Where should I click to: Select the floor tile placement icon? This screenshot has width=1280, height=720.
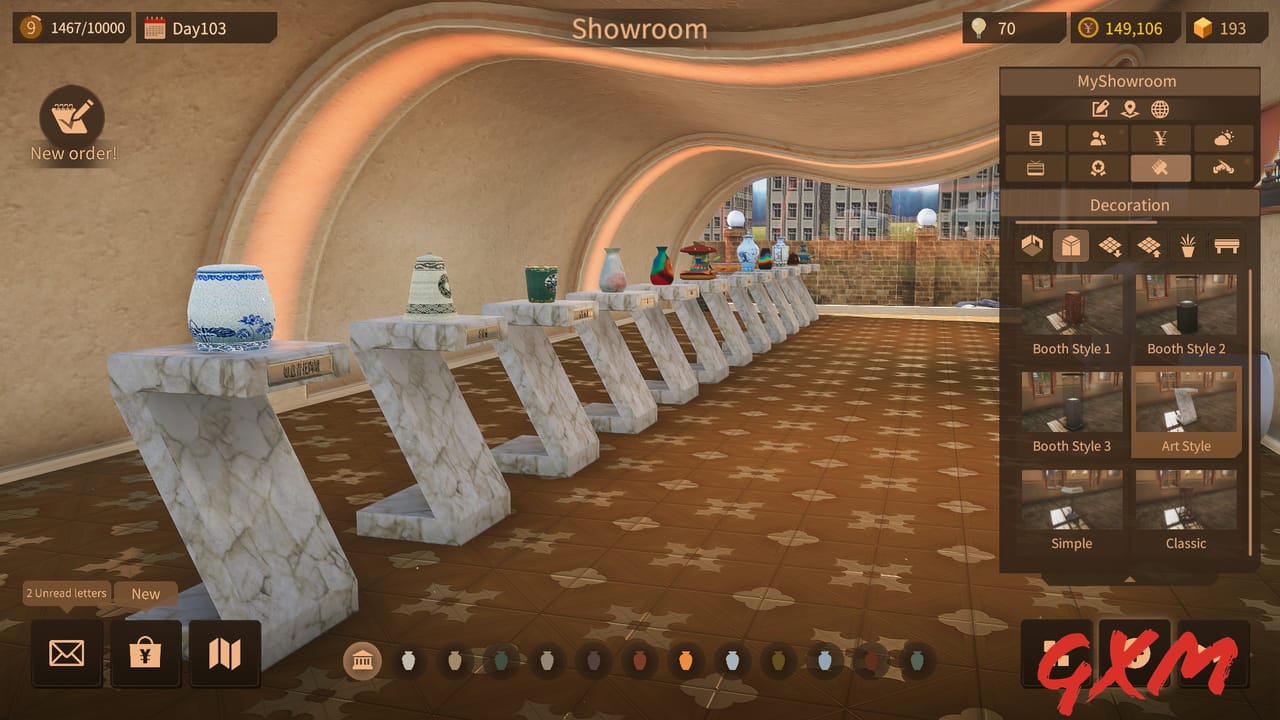(1110, 245)
